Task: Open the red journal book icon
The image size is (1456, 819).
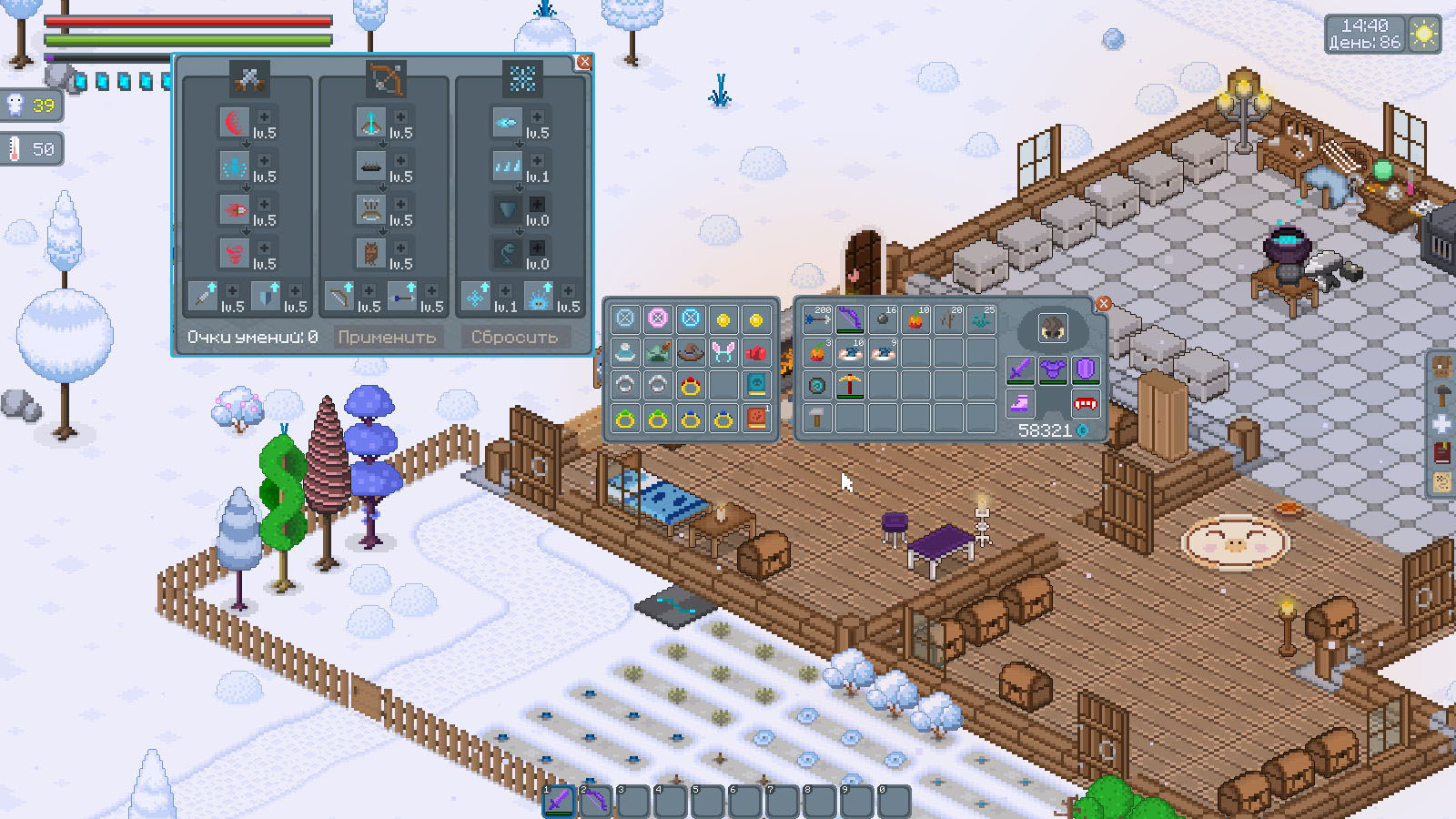Action: pos(1442,453)
